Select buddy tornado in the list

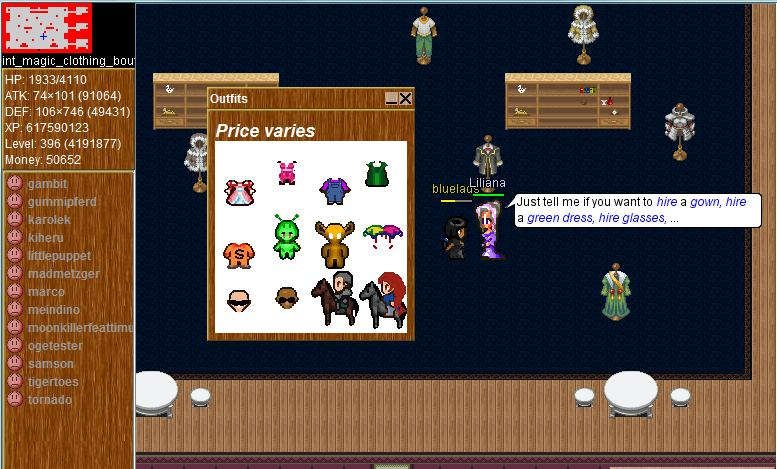(49, 400)
